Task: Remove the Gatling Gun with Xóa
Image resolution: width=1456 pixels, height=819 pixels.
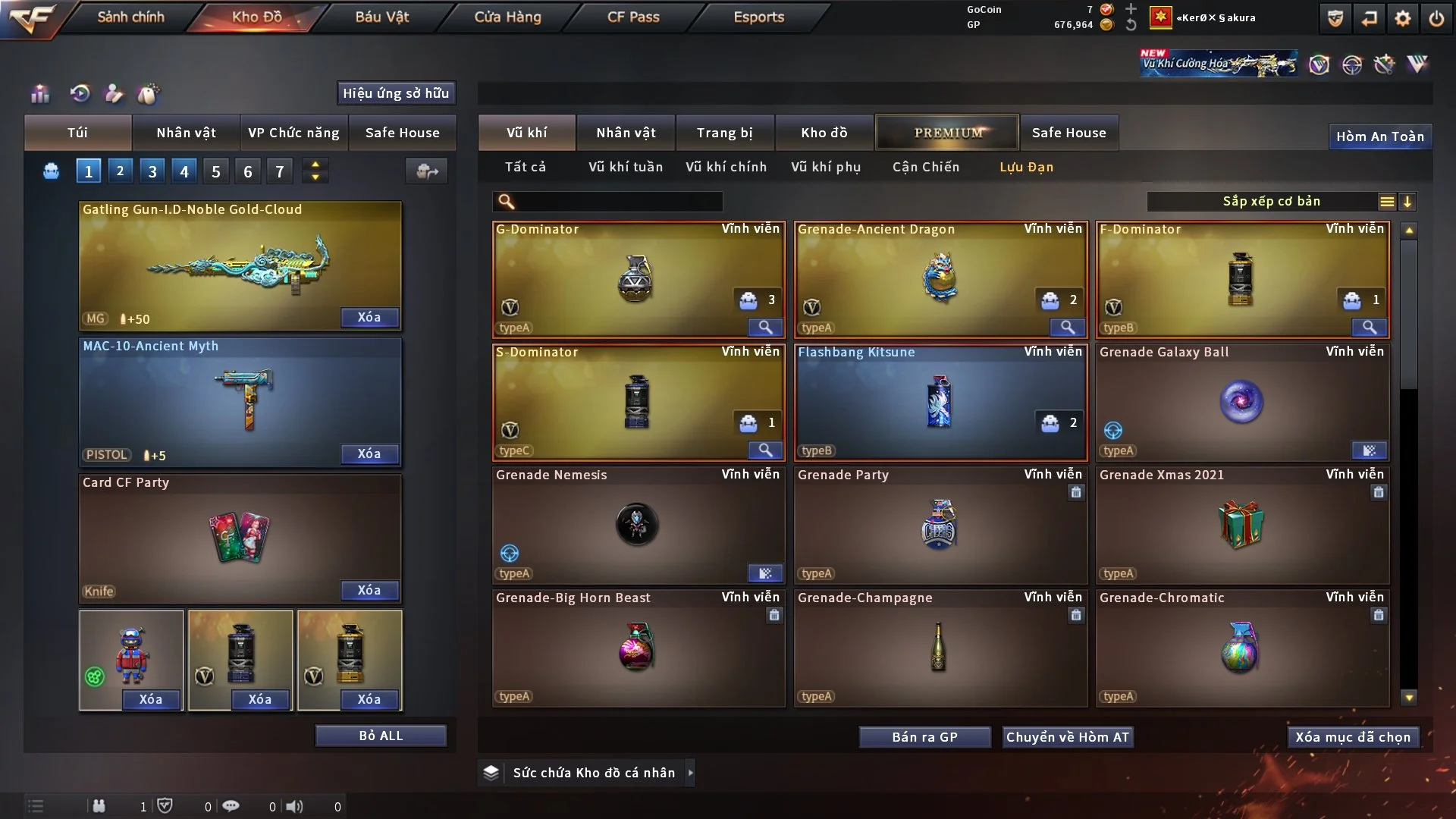Action: [369, 317]
